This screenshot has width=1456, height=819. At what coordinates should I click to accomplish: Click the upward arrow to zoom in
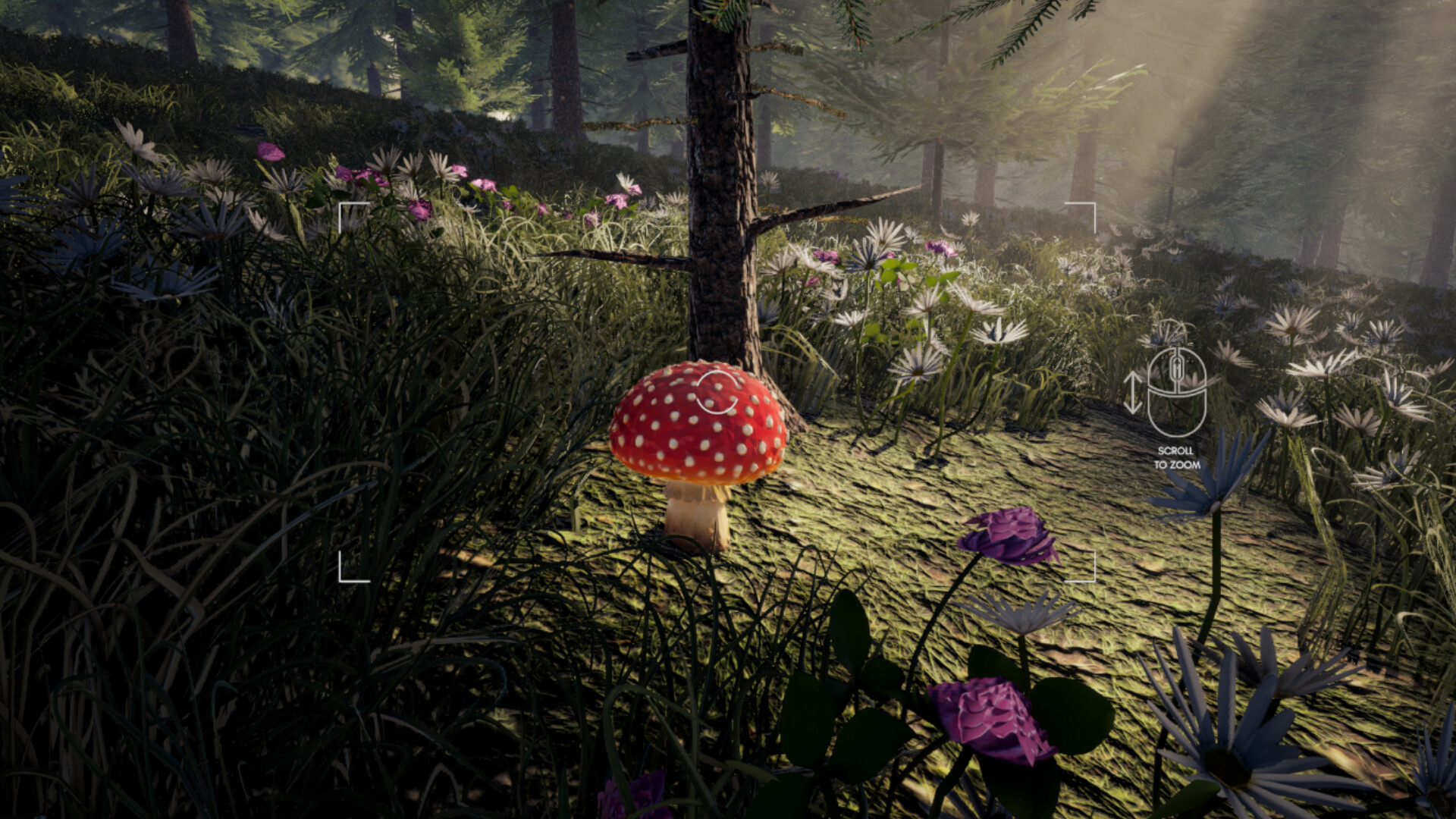1133,375
